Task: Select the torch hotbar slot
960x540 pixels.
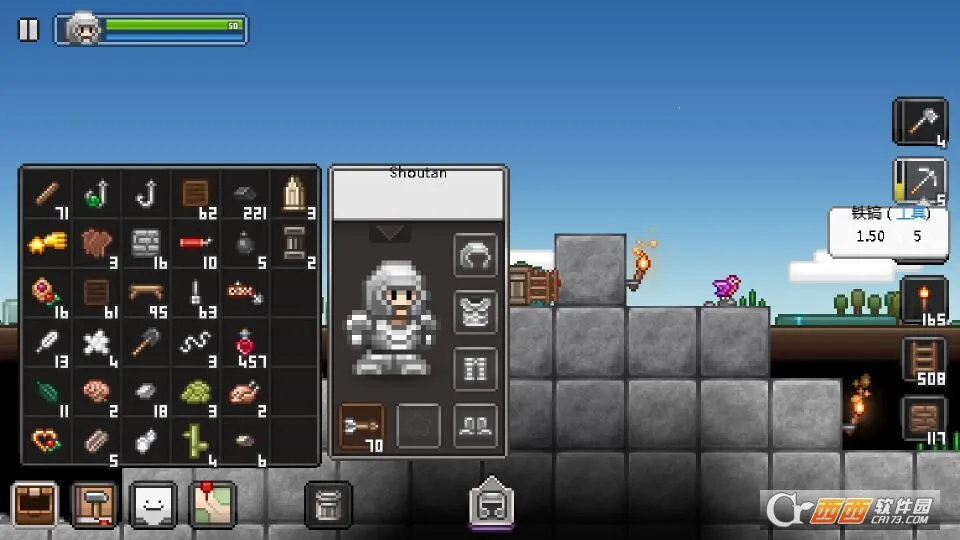Action: [x=924, y=300]
